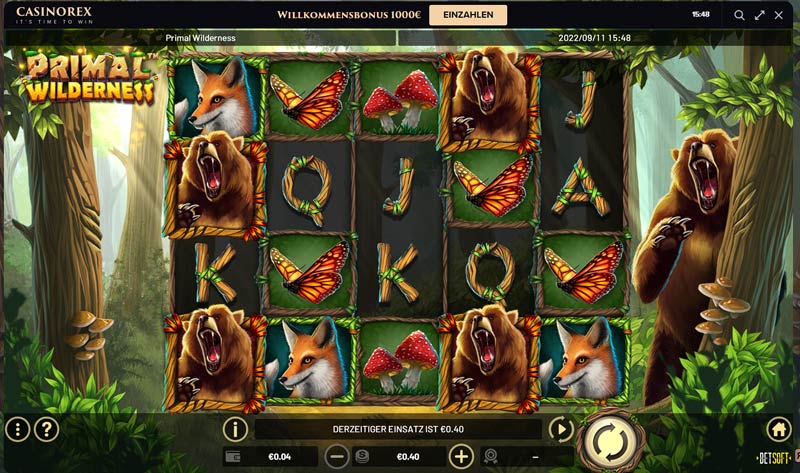Close the game with the X button
800x473 pixels.
coord(780,15)
